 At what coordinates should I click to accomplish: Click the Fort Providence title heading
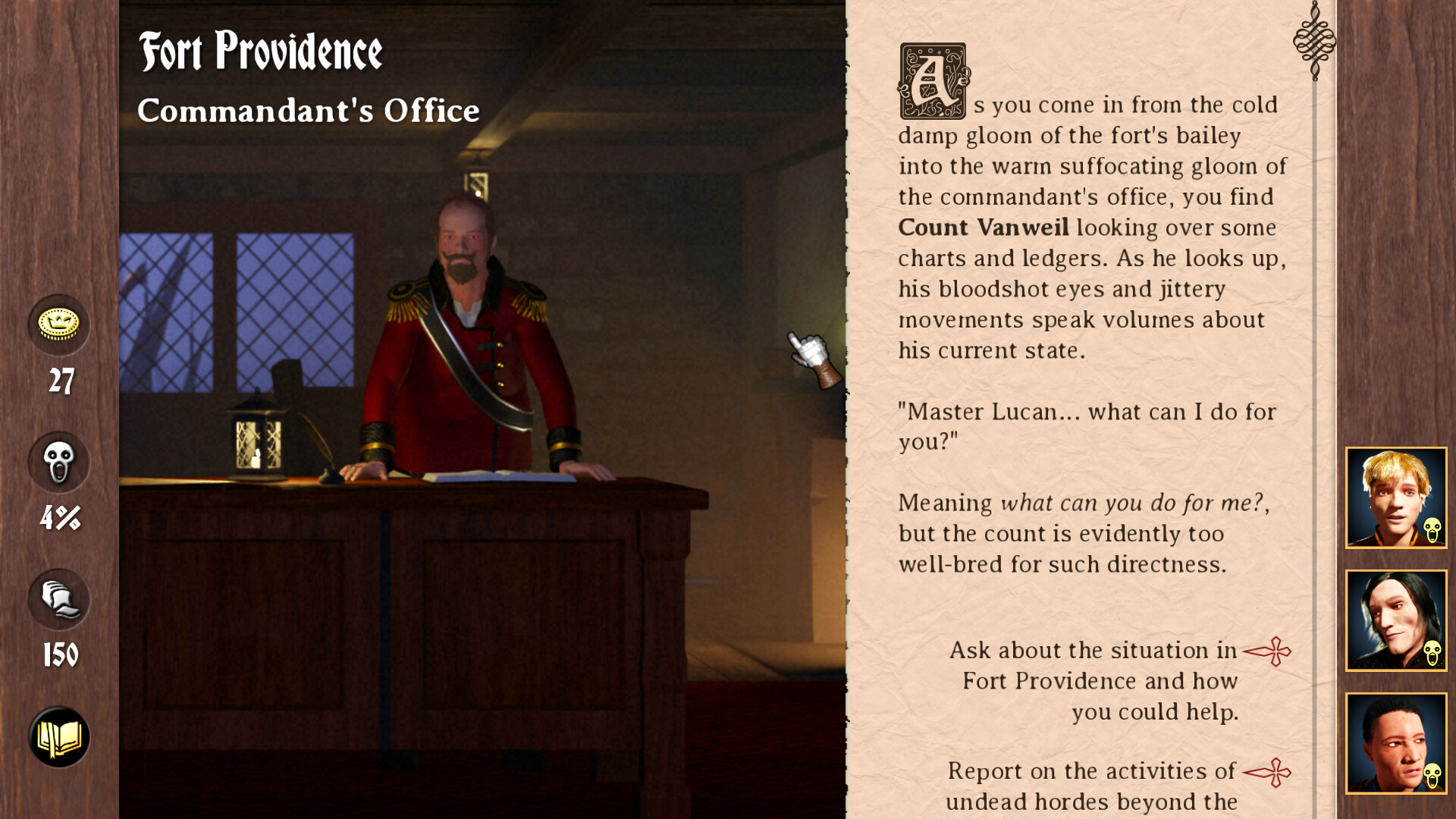[262, 52]
